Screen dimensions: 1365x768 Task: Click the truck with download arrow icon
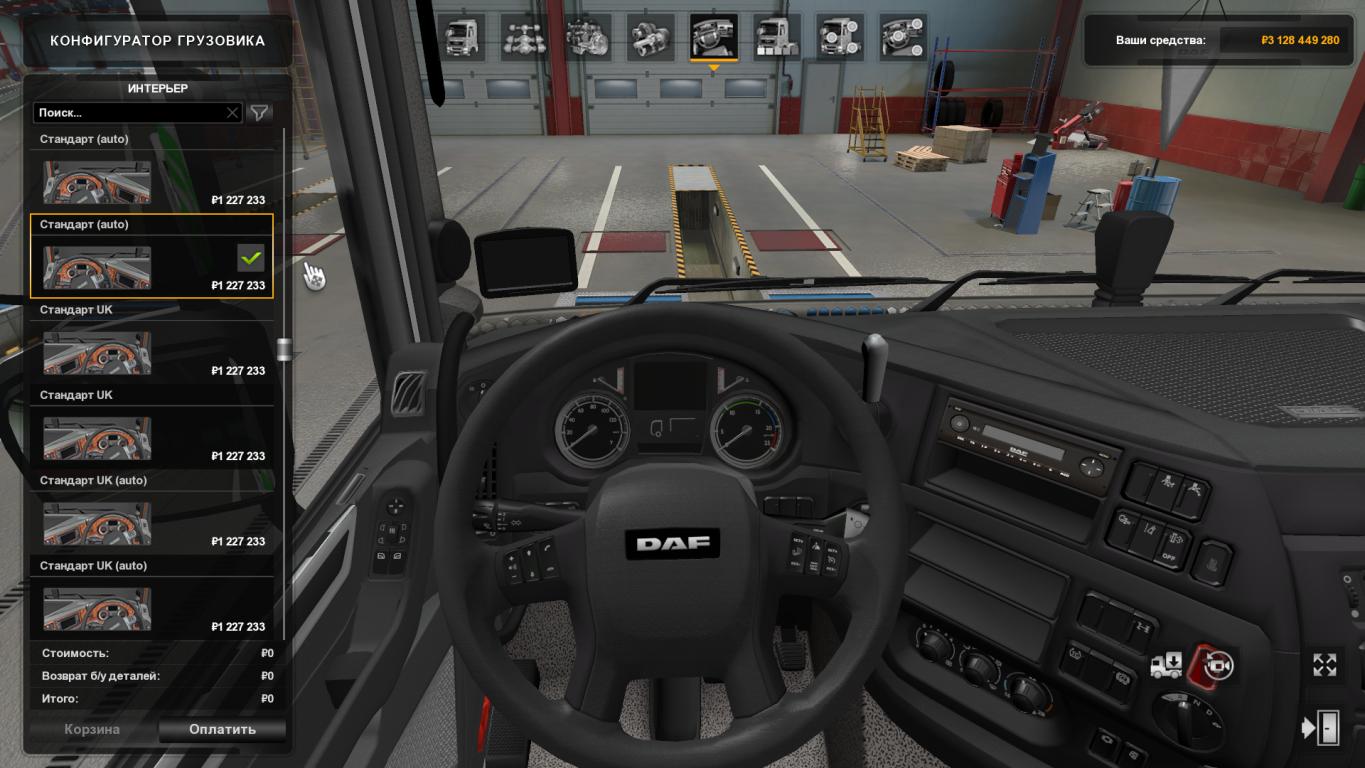(x=1166, y=665)
